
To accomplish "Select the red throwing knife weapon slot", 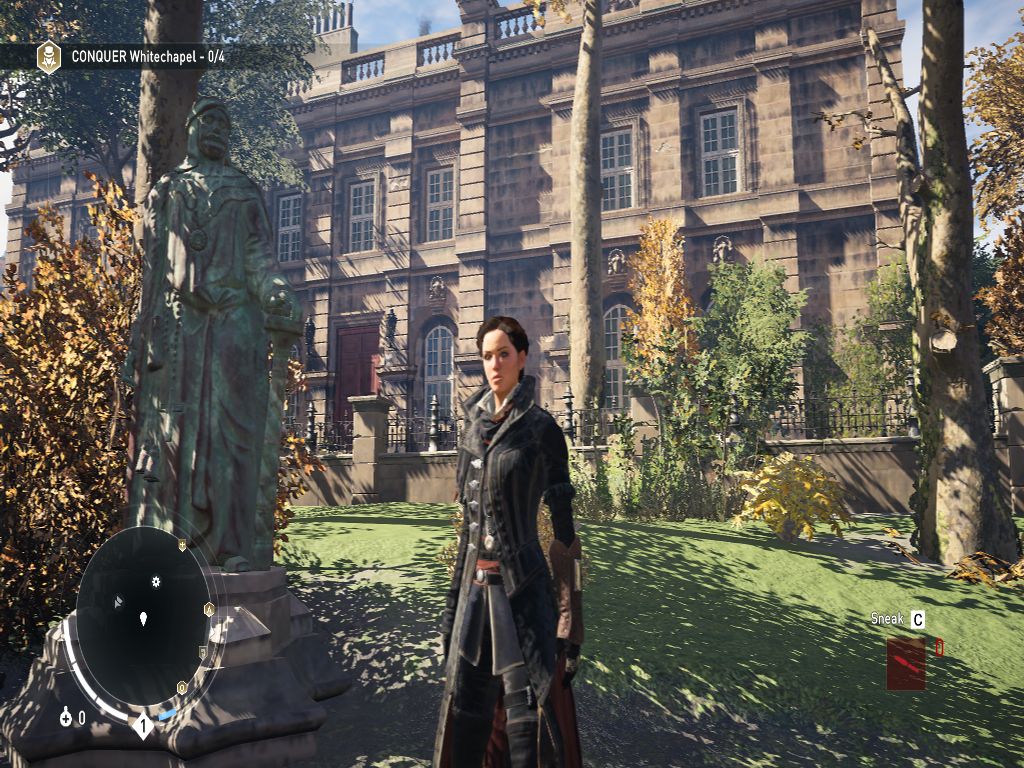I will pyautogui.click(x=905, y=664).
